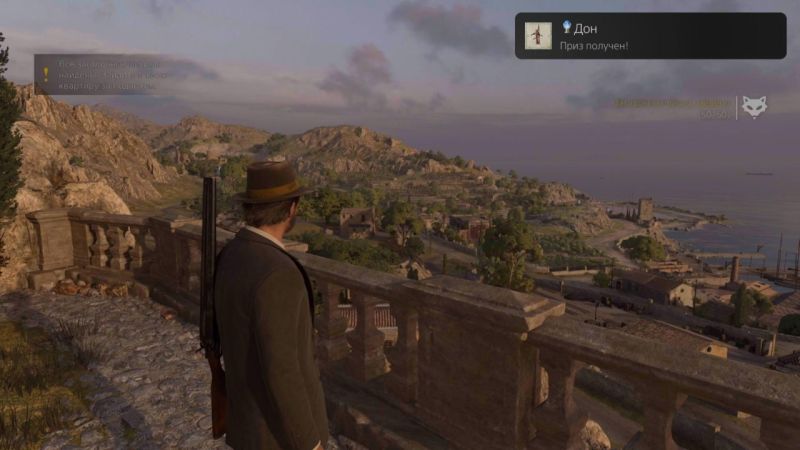Click the trophy thumbnail image
800x450 pixels.
(x=537, y=36)
